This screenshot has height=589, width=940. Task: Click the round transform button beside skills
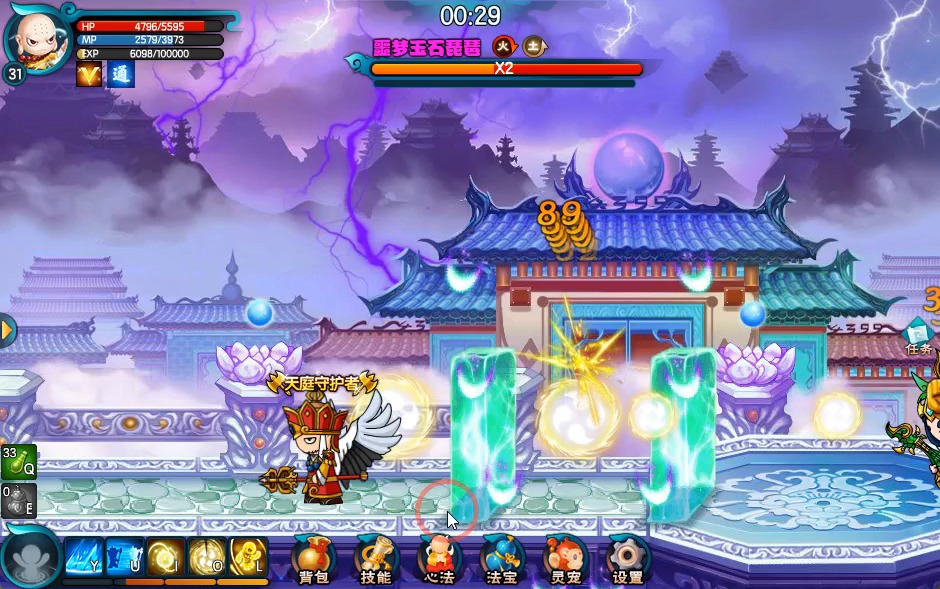point(31,558)
